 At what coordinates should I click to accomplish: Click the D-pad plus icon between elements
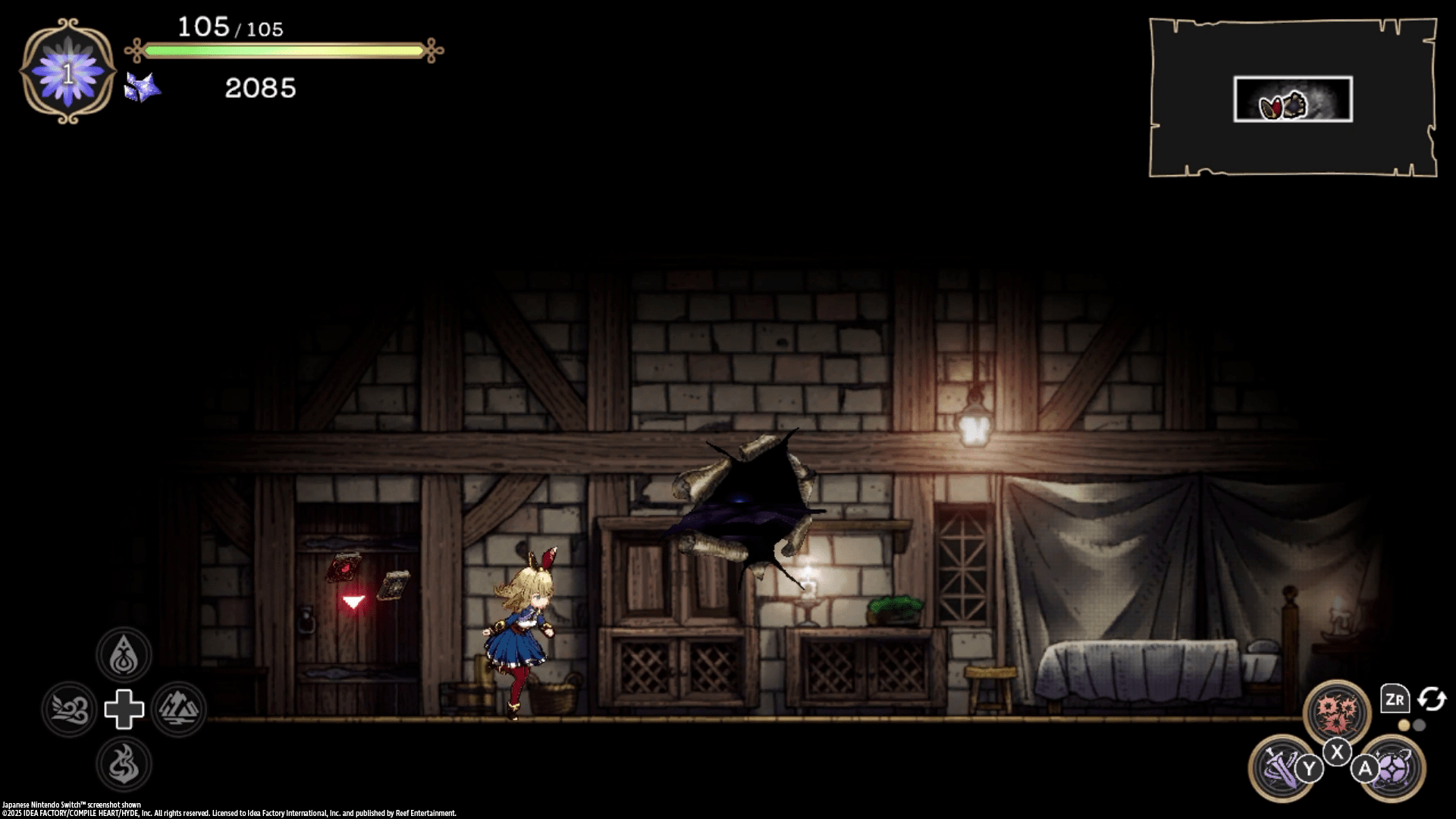click(123, 710)
